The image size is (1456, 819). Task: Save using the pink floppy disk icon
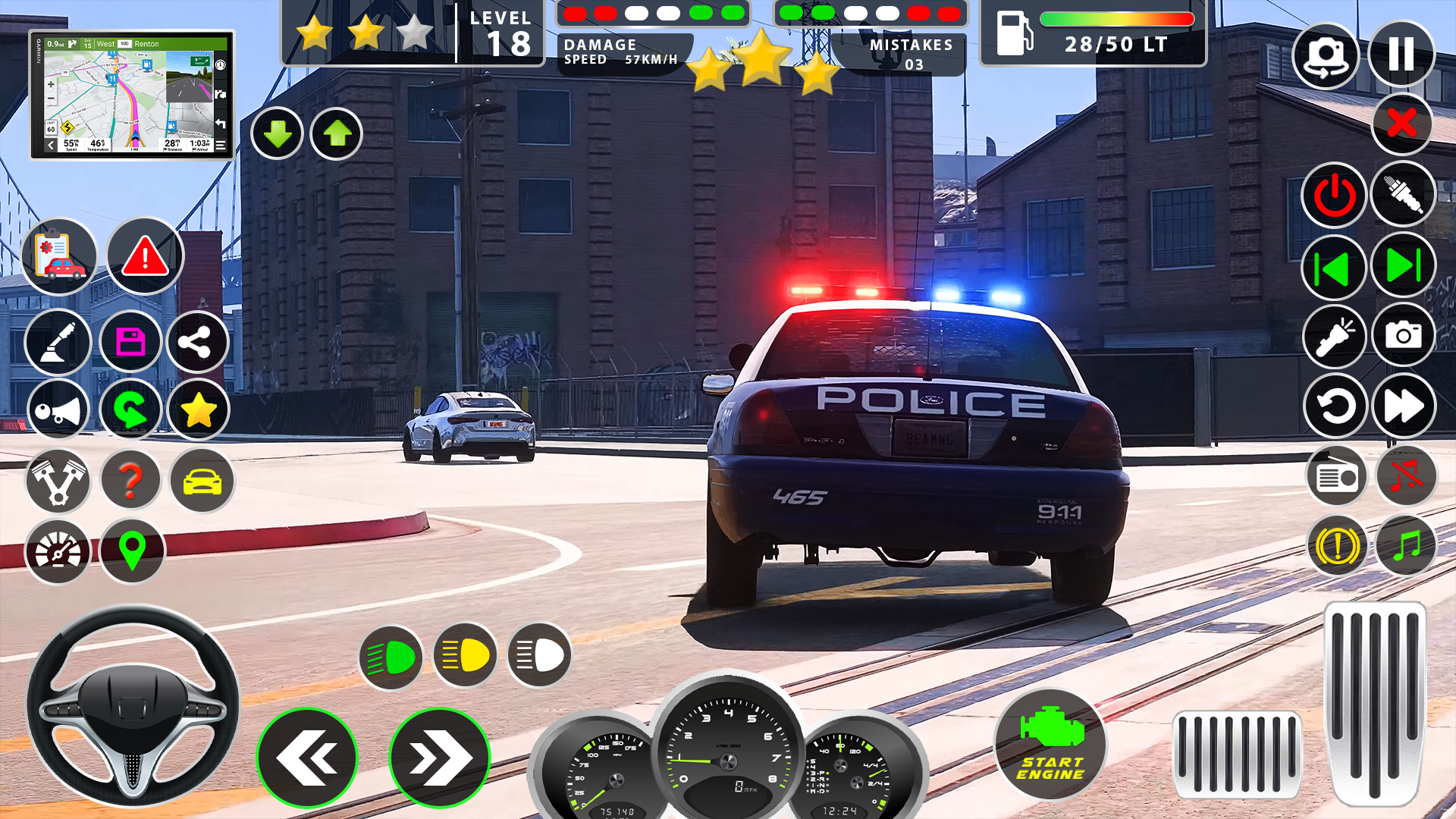[130, 343]
